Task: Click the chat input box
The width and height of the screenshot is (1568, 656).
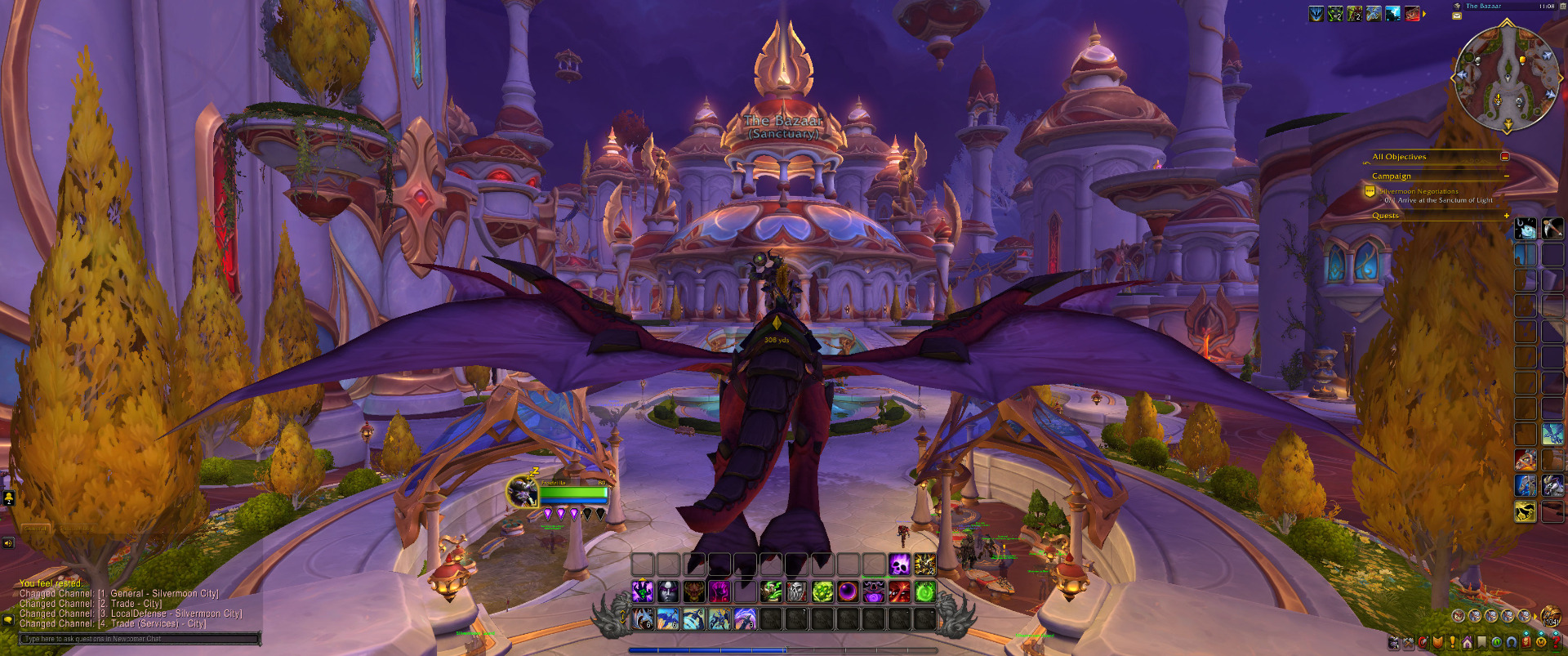Action: 140,639
